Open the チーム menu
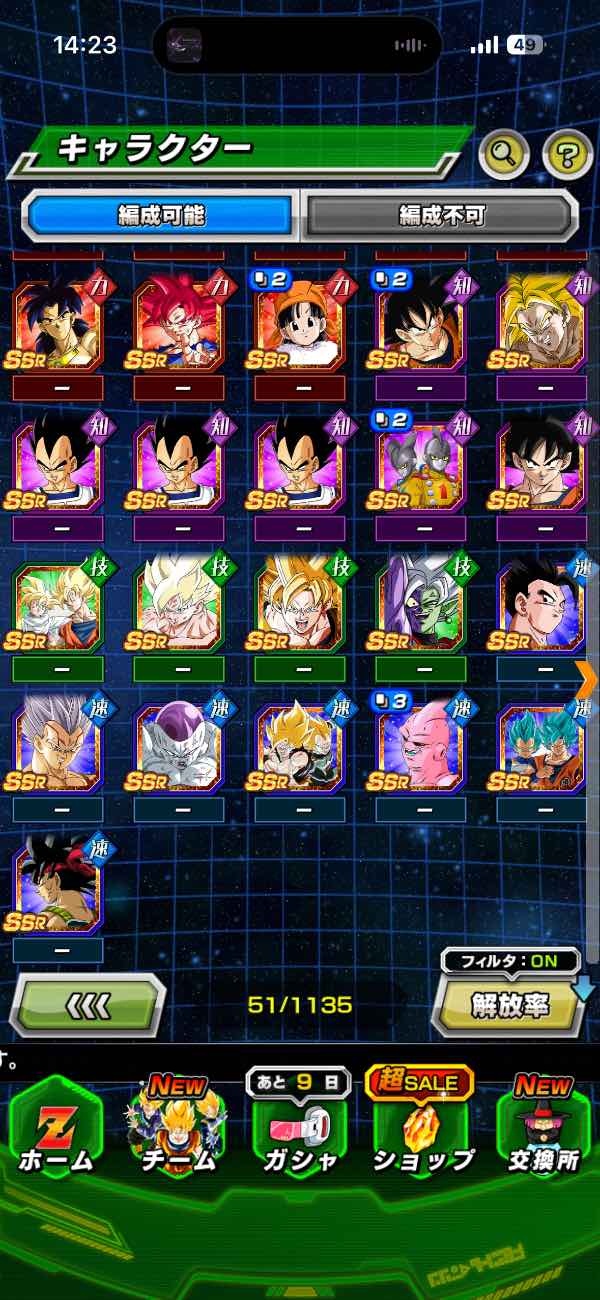 [177, 1135]
